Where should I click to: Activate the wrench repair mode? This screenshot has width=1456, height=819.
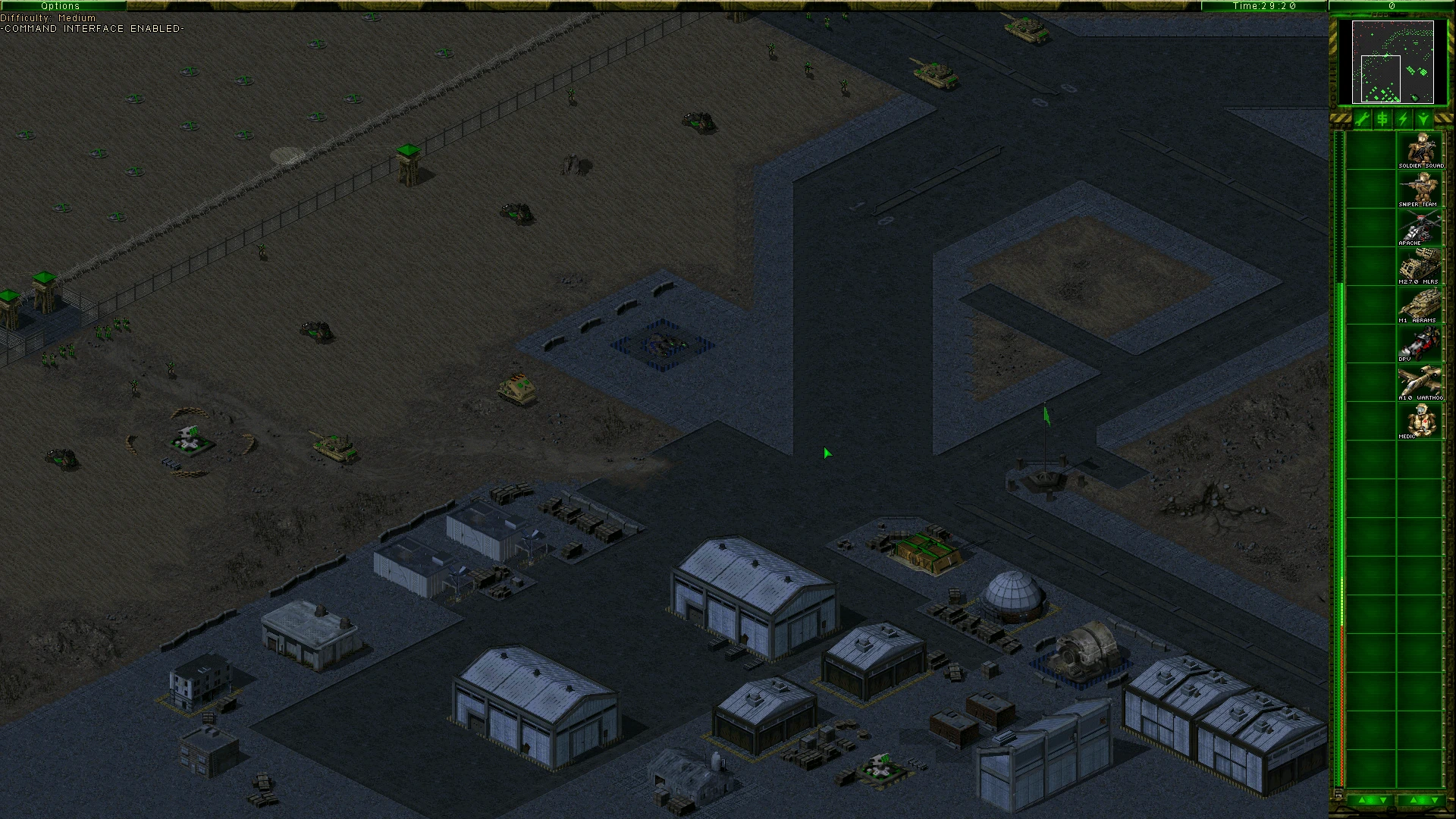(x=1362, y=119)
